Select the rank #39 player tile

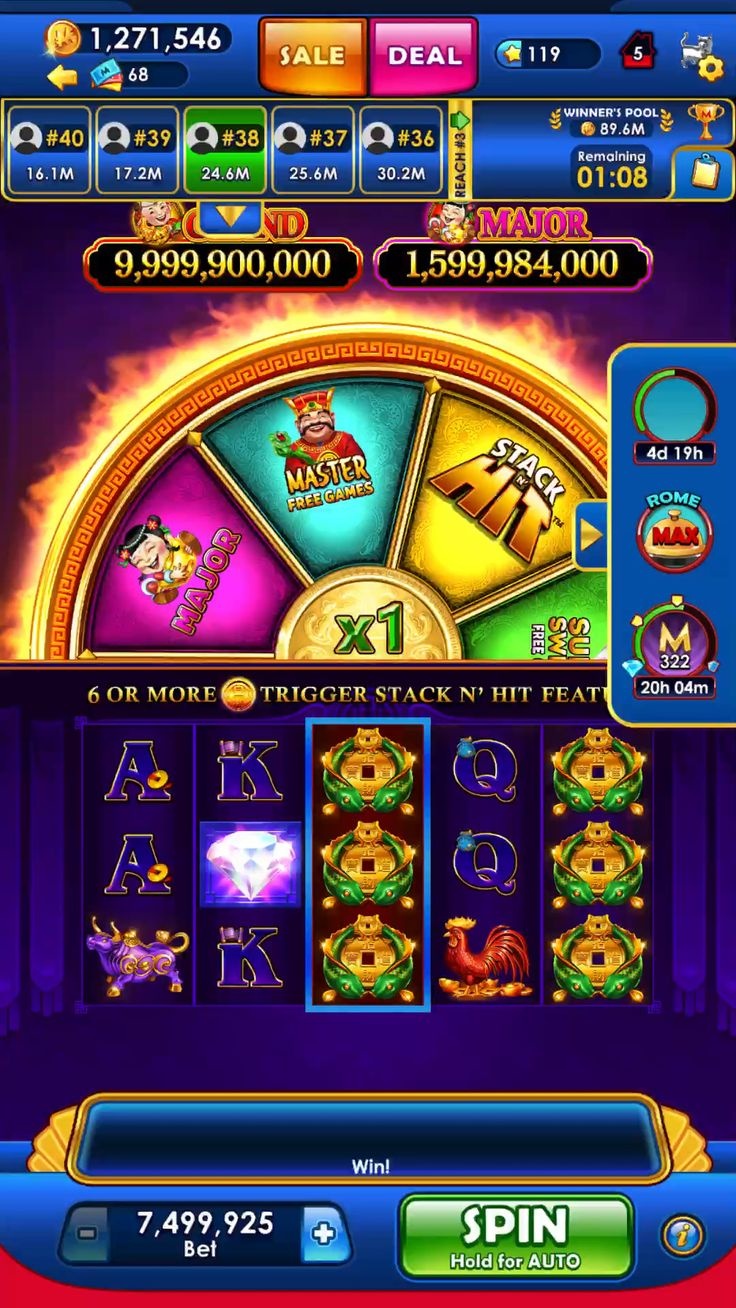tap(136, 150)
